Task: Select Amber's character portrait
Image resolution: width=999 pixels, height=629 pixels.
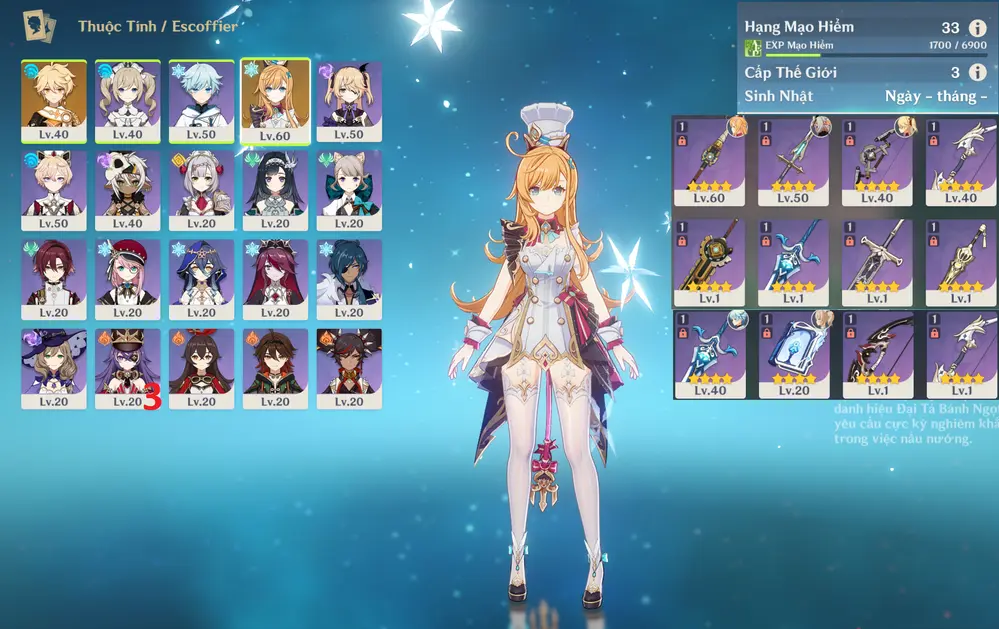Action: [x=201, y=368]
